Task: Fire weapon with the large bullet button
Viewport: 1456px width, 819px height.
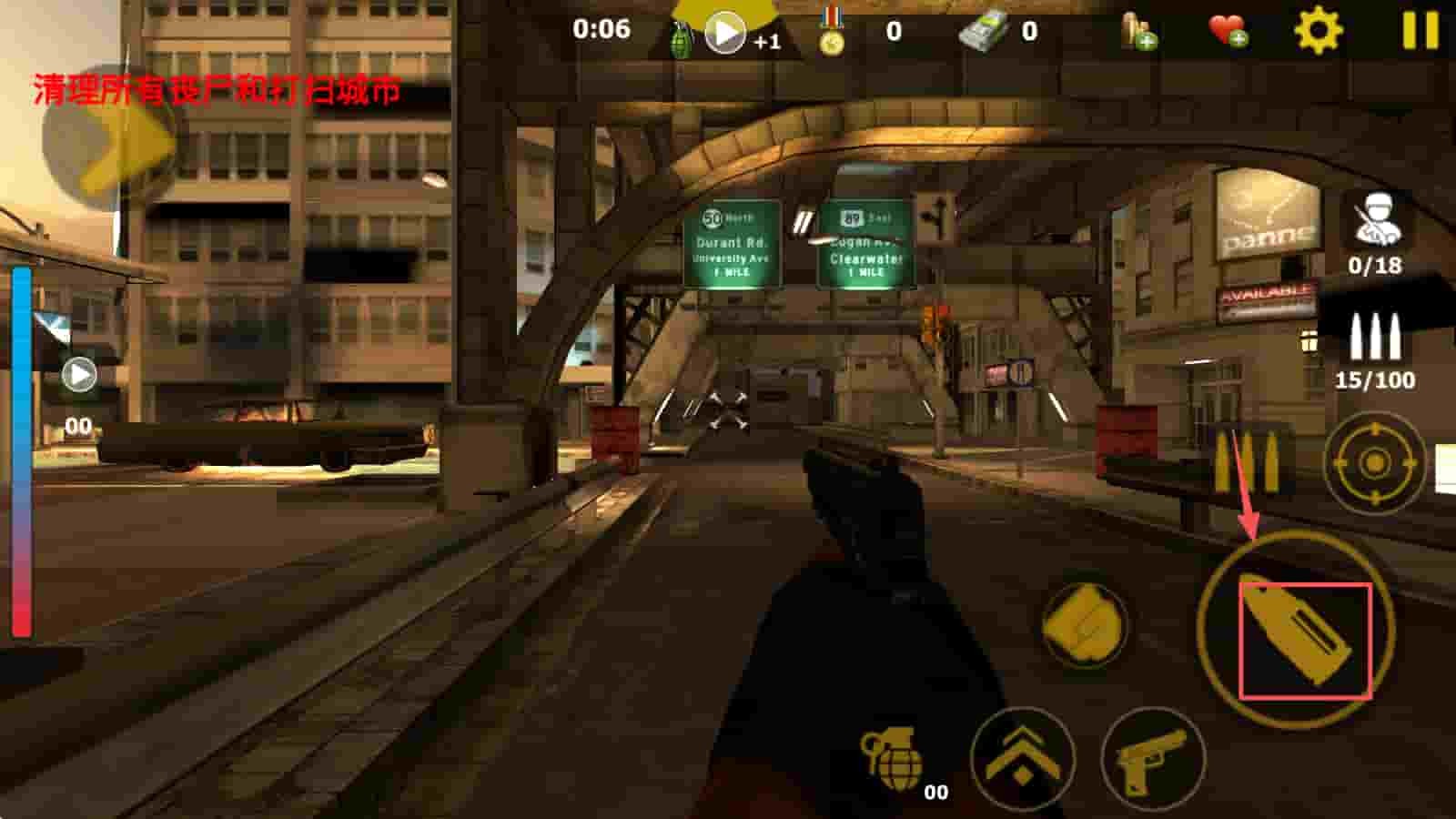Action: [x=1296, y=629]
